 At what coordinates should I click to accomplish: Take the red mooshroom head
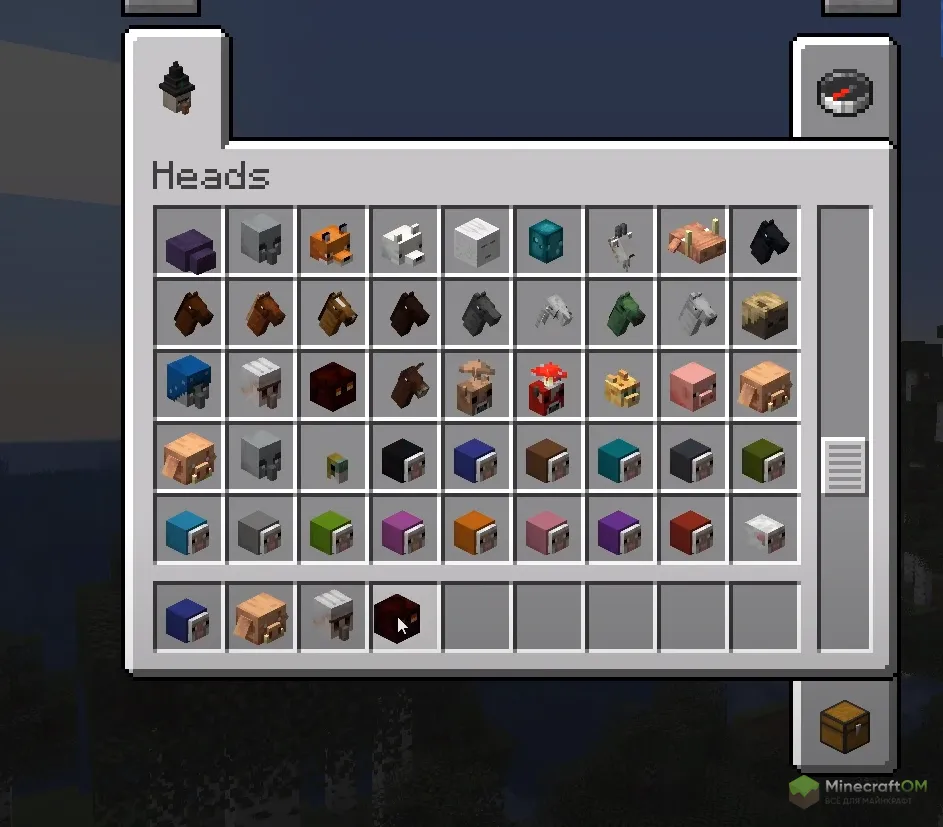549,385
